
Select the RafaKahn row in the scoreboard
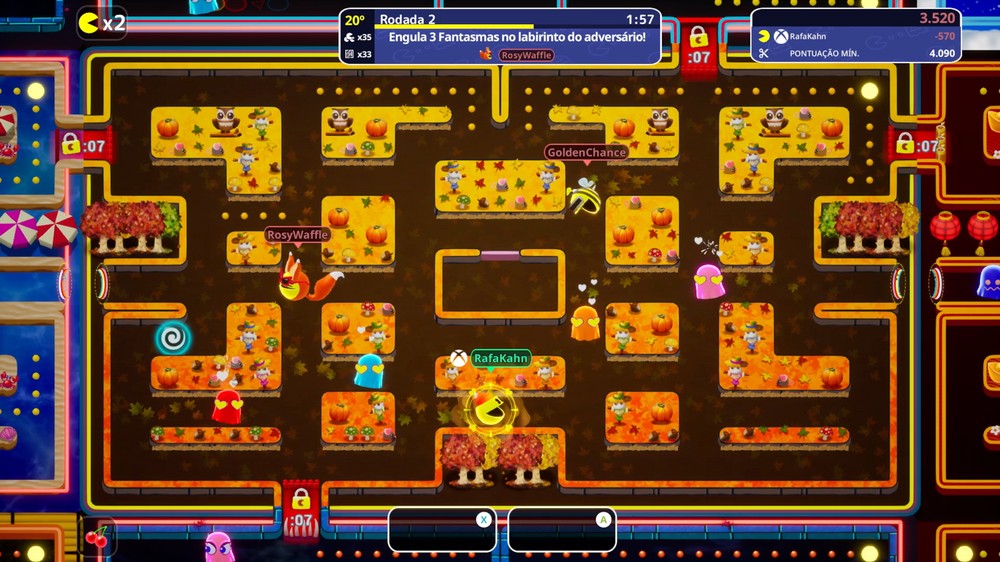855,36
